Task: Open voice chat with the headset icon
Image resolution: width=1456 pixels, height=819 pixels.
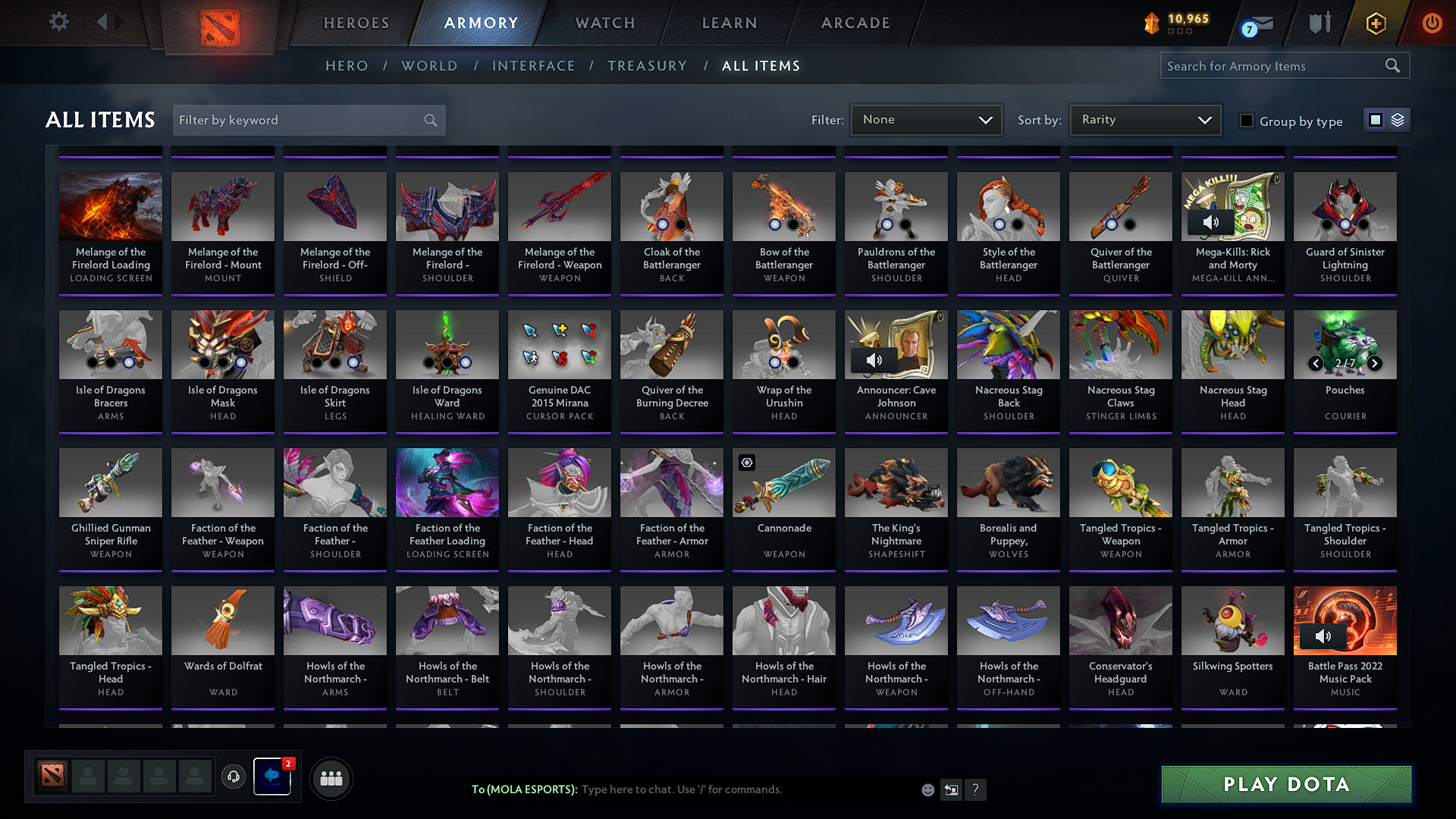Action: pyautogui.click(x=234, y=777)
